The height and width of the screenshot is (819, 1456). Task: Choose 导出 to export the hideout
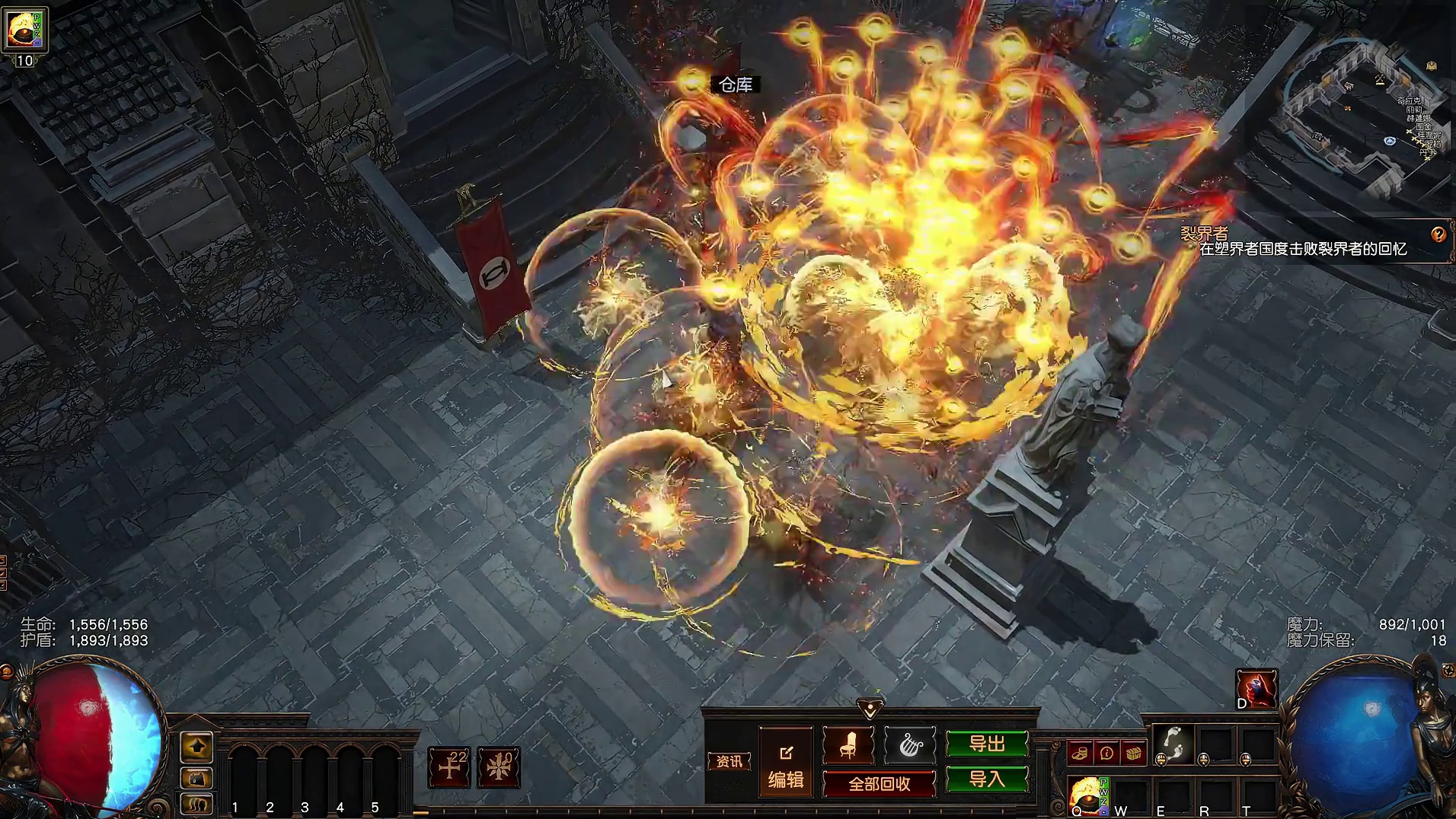[x=987, y=744]
